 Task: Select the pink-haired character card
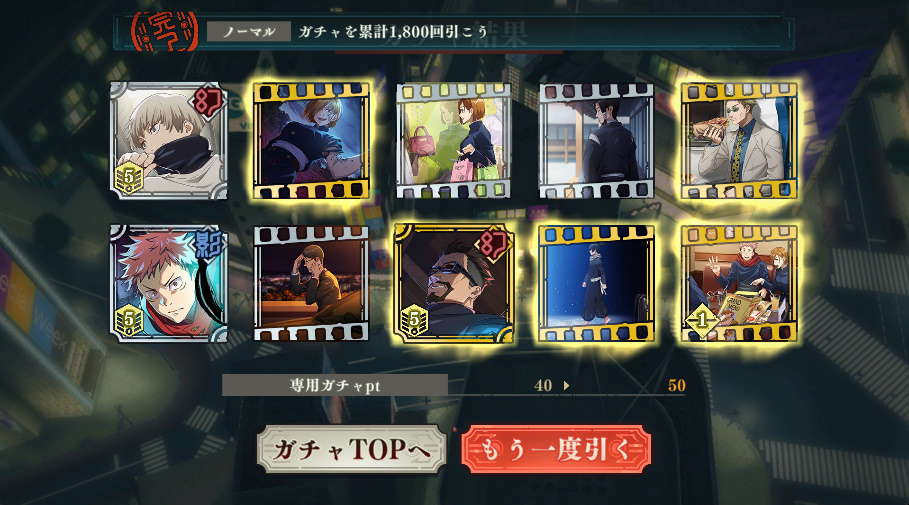(x=168, y=284)
